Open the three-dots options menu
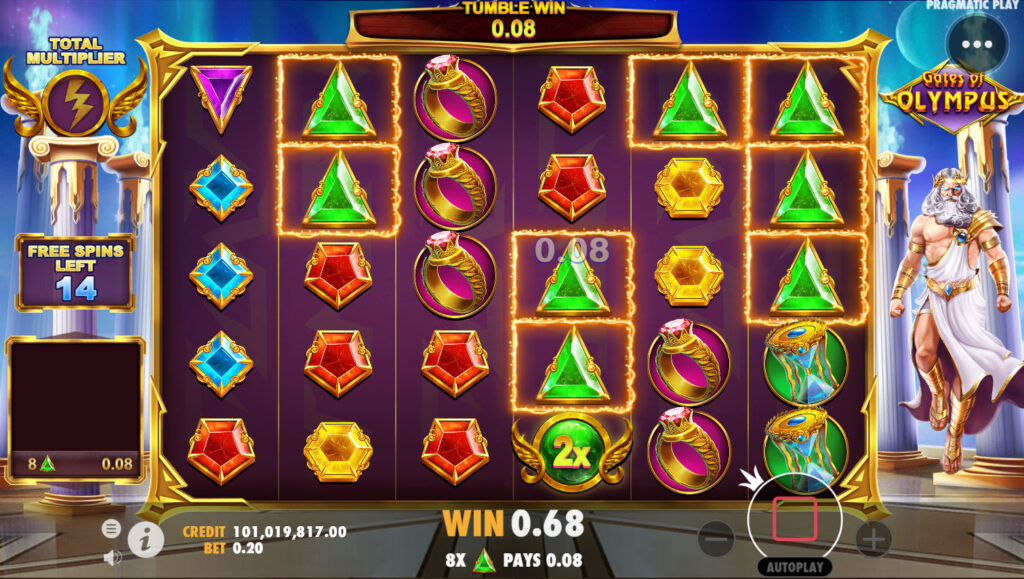1024x579 pixels. 977,44
